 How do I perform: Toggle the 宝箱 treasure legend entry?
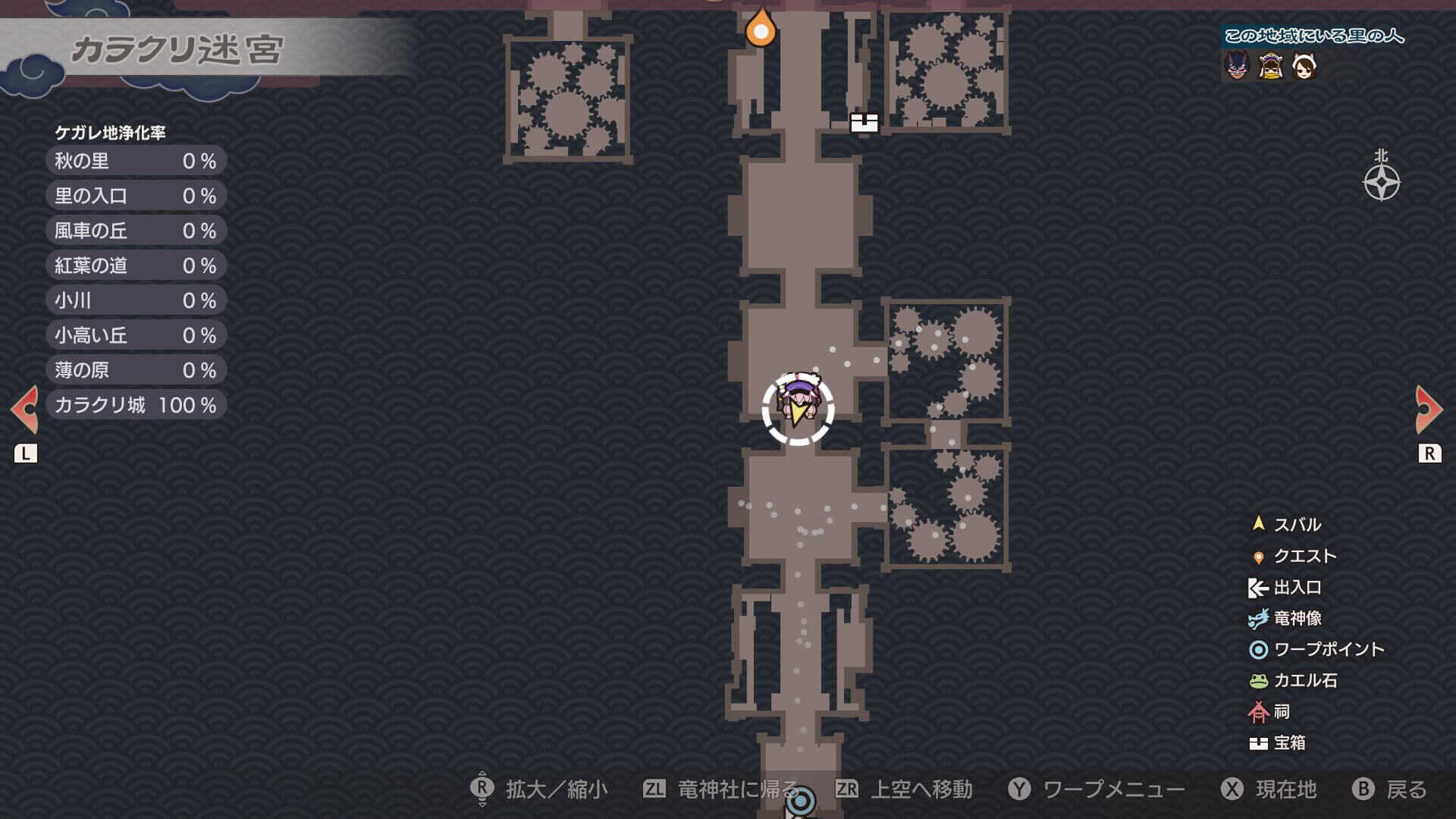pyautogui.click(x=1283, y=744)
